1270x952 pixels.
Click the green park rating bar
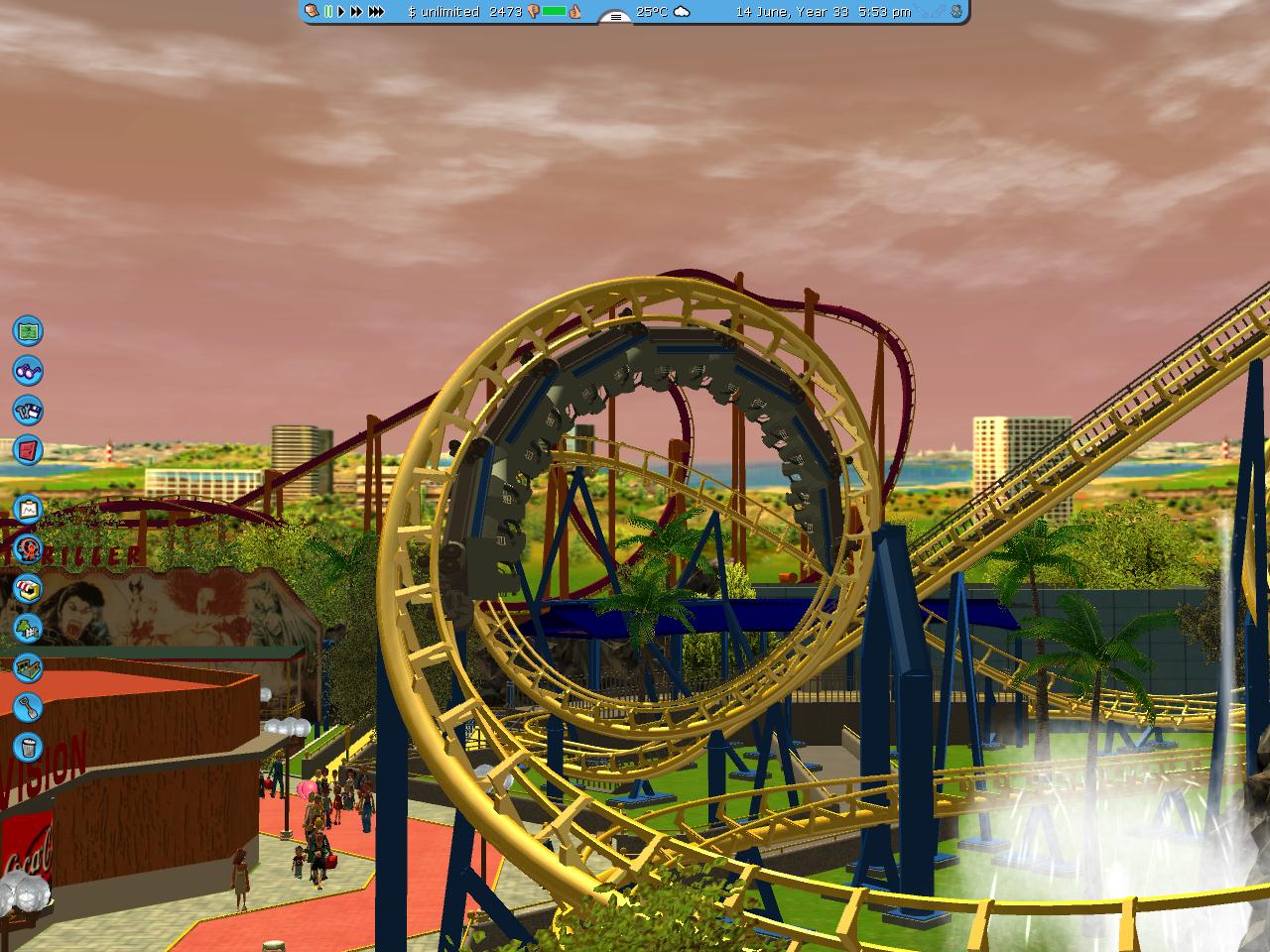point(553,12)
